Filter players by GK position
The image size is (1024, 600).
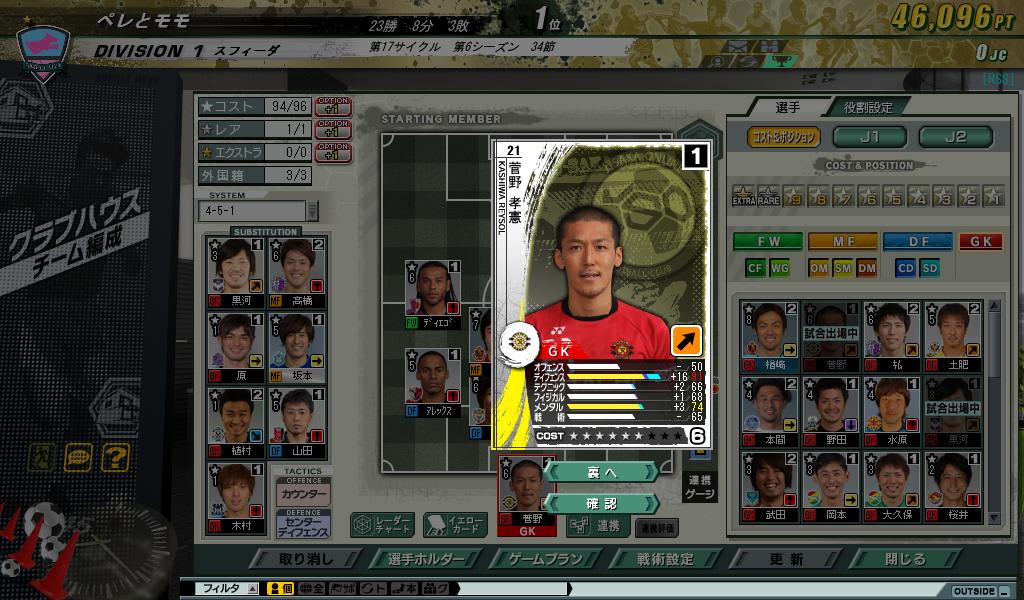(x=980, y=241)
